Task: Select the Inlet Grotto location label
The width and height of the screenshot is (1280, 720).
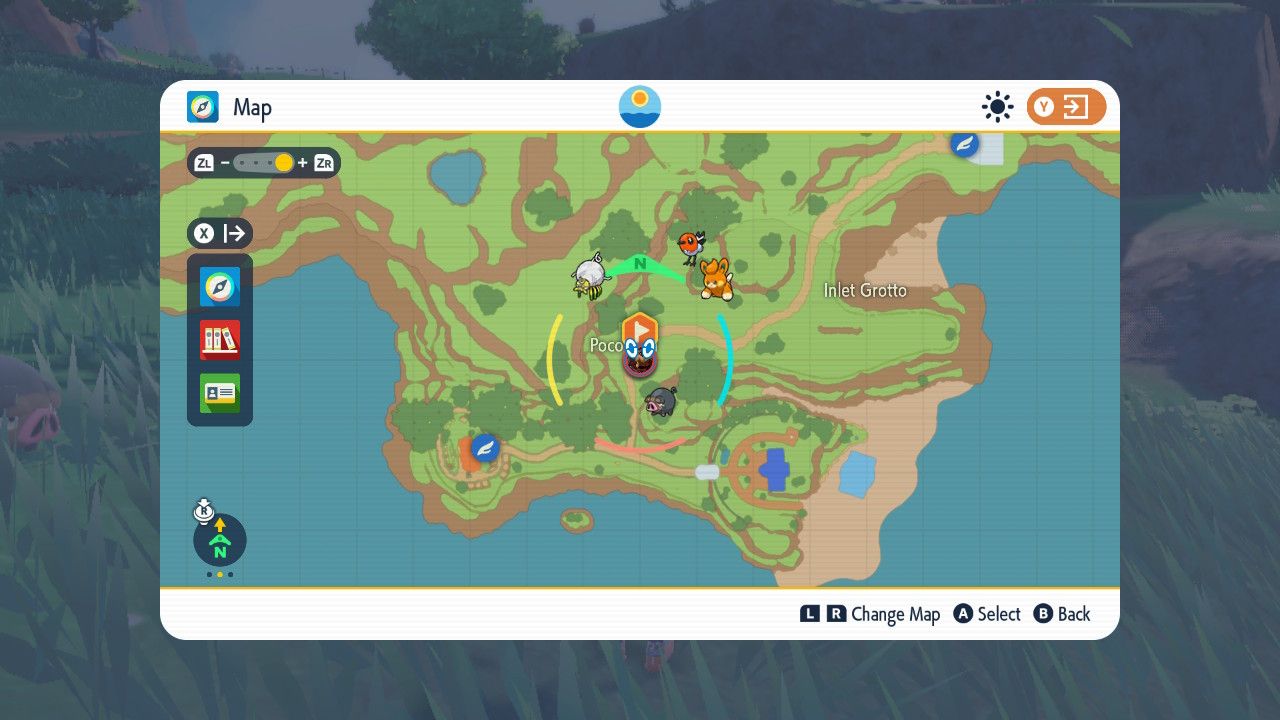Action: [865, 290]
